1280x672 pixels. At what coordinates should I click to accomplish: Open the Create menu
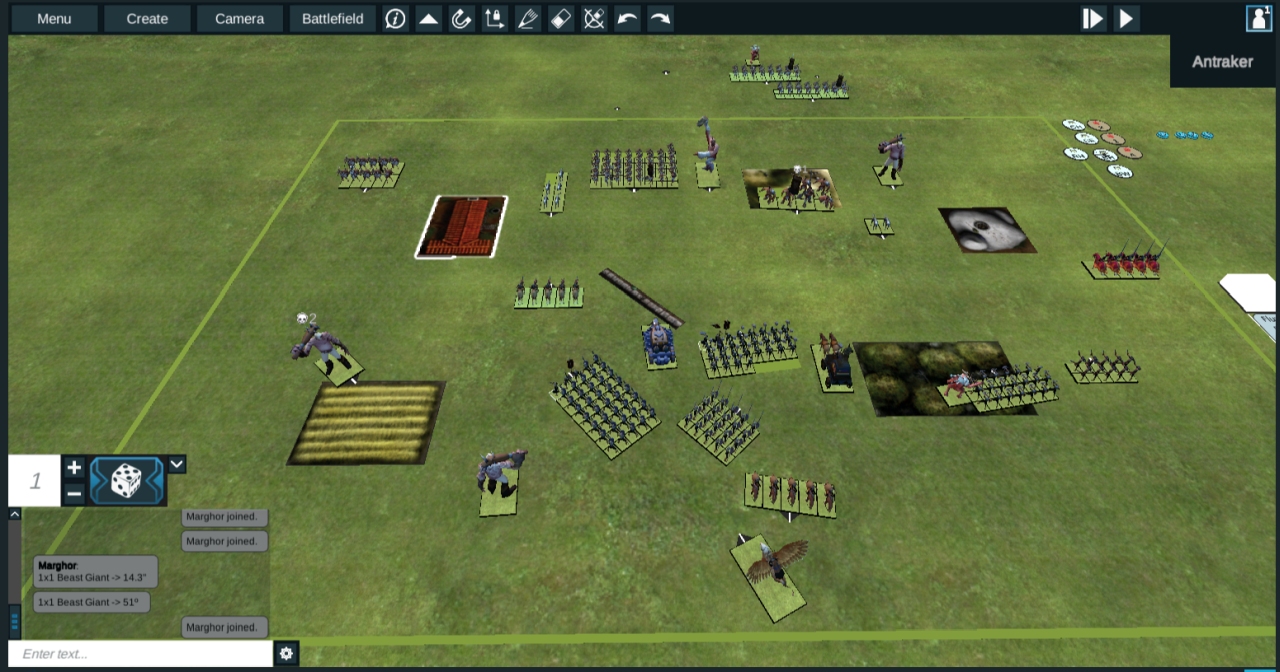click(147, 18)
